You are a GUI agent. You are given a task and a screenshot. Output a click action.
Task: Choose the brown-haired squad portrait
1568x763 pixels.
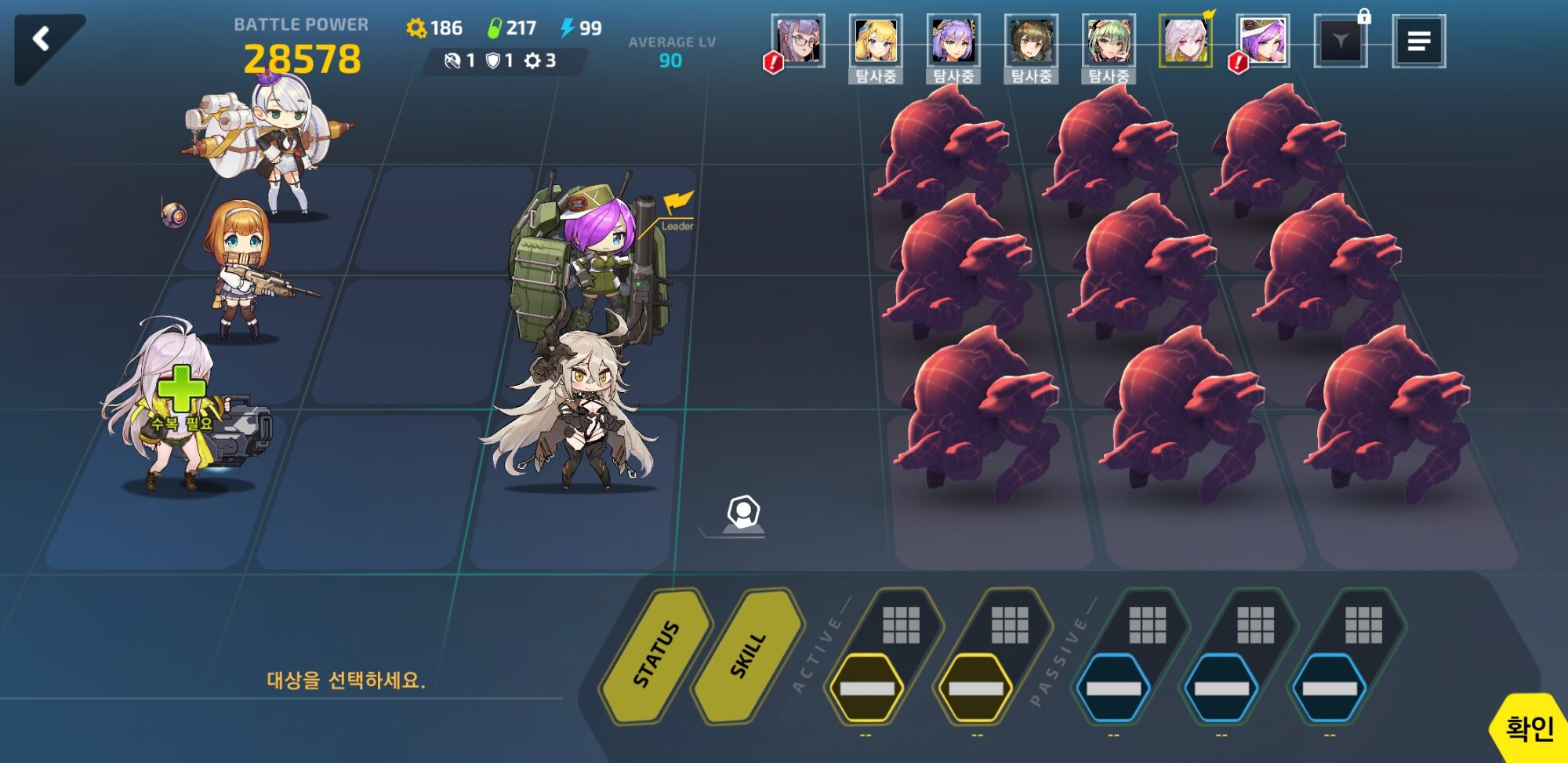[1031, 41]
